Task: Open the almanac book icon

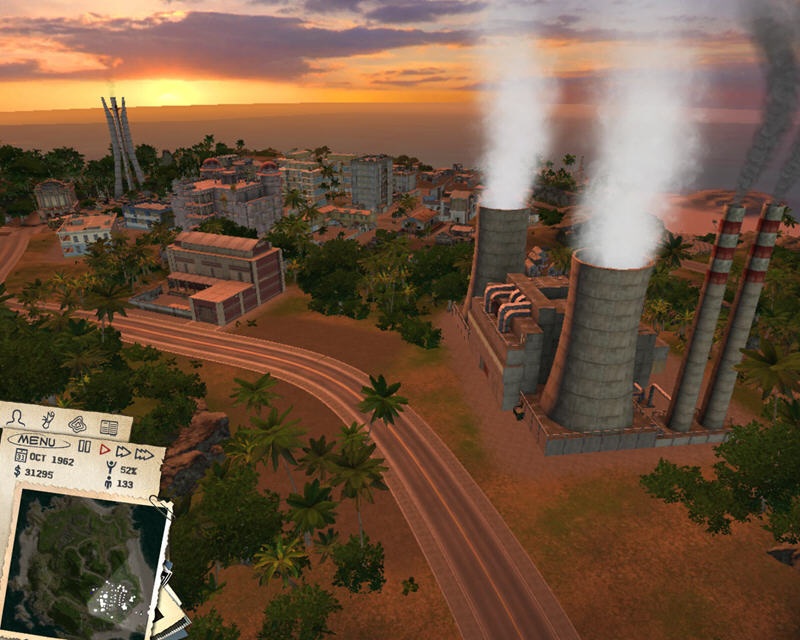Action: point(108,428)
